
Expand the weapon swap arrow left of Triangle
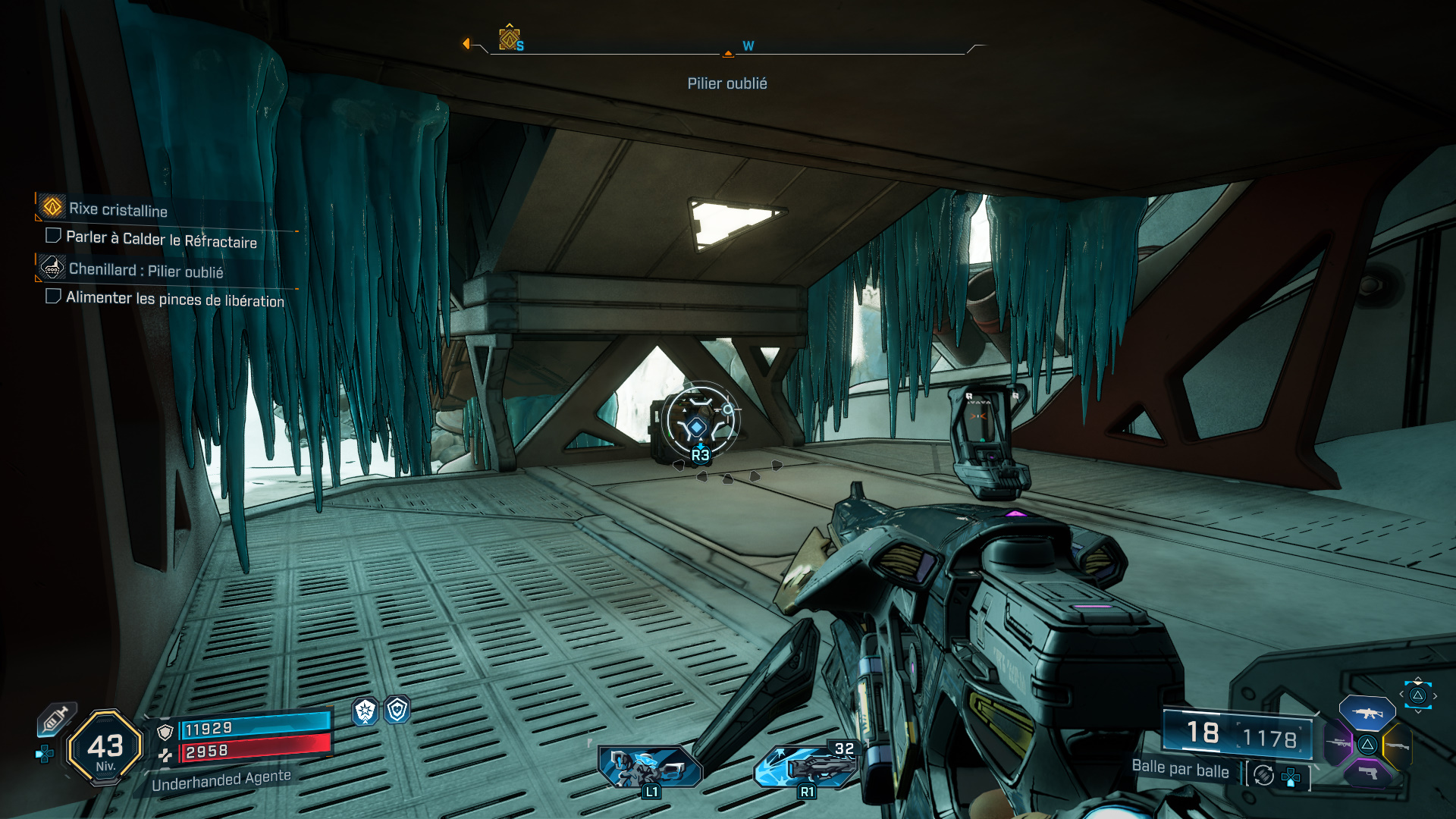[1401, 694]
